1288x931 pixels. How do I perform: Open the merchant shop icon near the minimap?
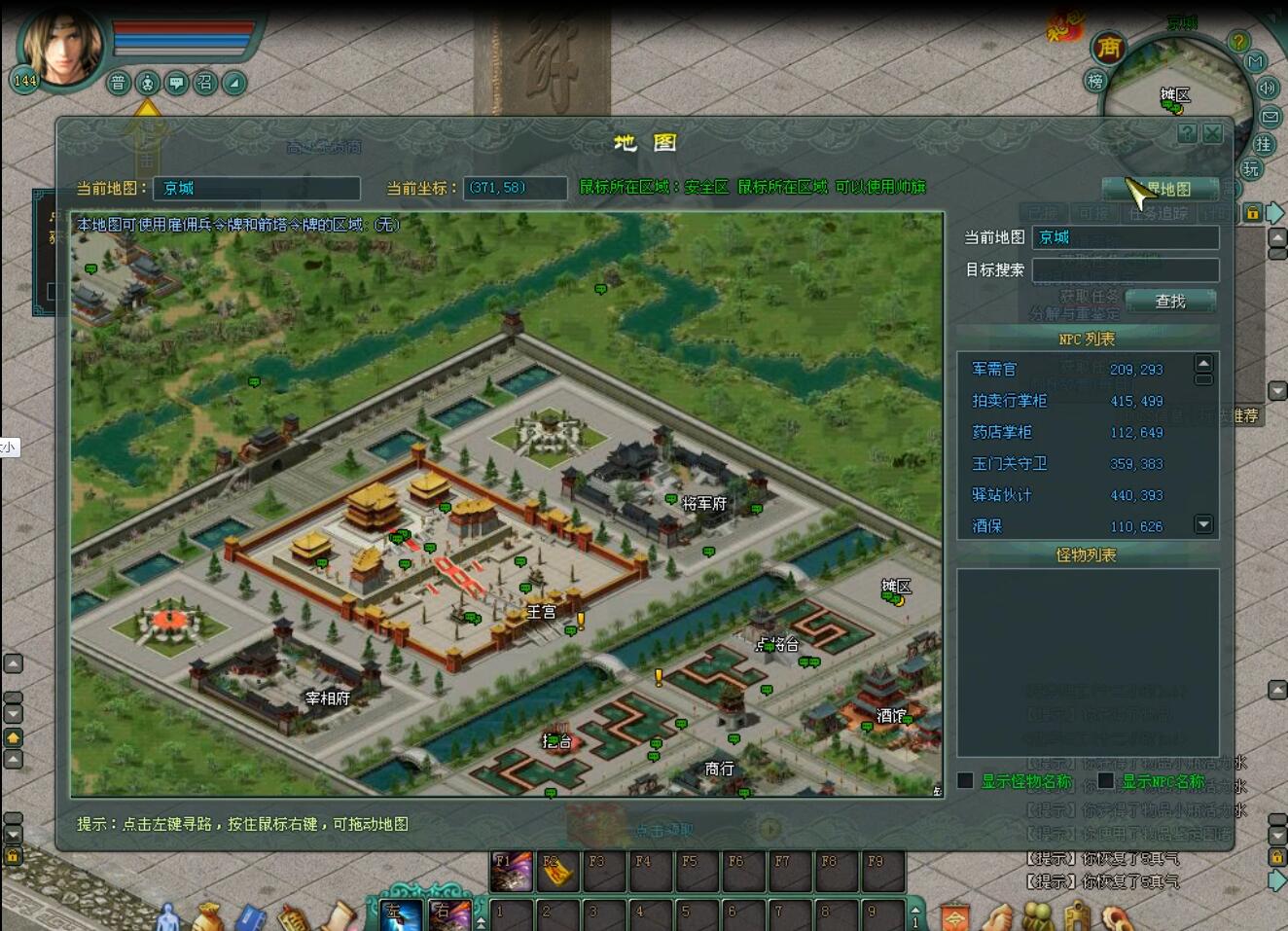point(1107,48)
